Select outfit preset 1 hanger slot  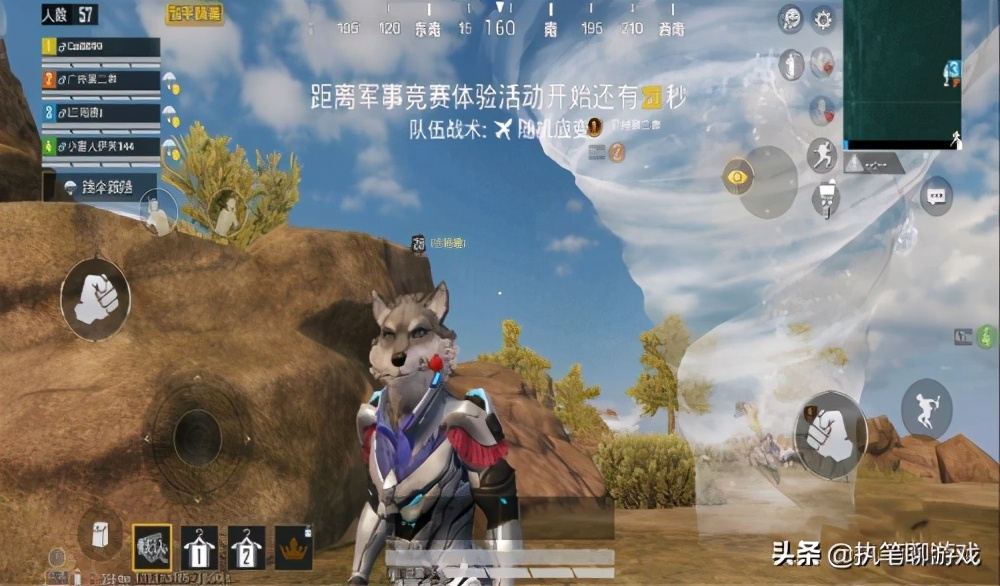[x=200, y=547]
